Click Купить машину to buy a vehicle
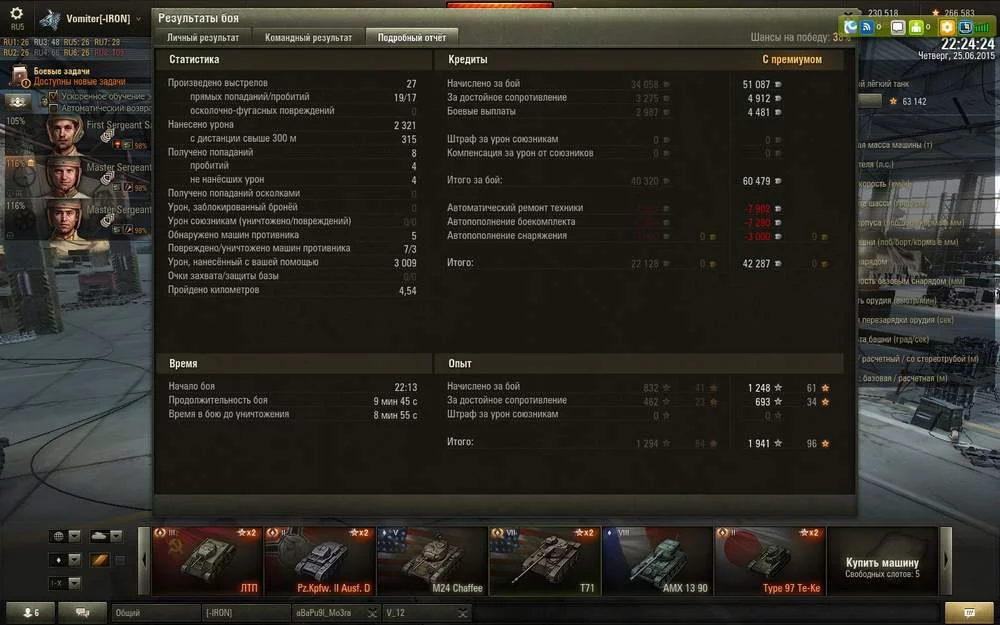Screen dimensions: 1000x625 [882, 567]
